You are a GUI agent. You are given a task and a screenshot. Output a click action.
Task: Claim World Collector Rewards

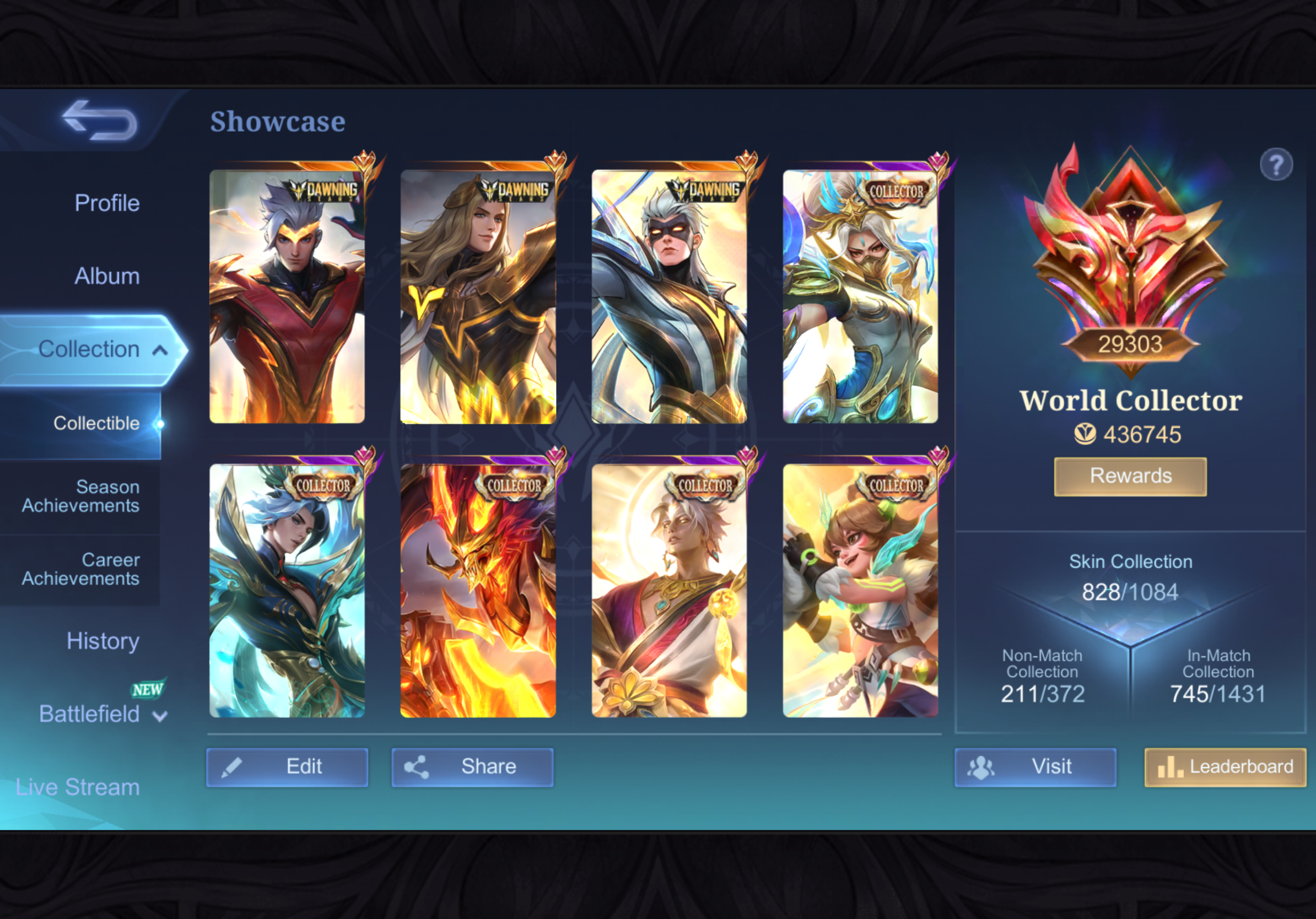coord(1130,476)
